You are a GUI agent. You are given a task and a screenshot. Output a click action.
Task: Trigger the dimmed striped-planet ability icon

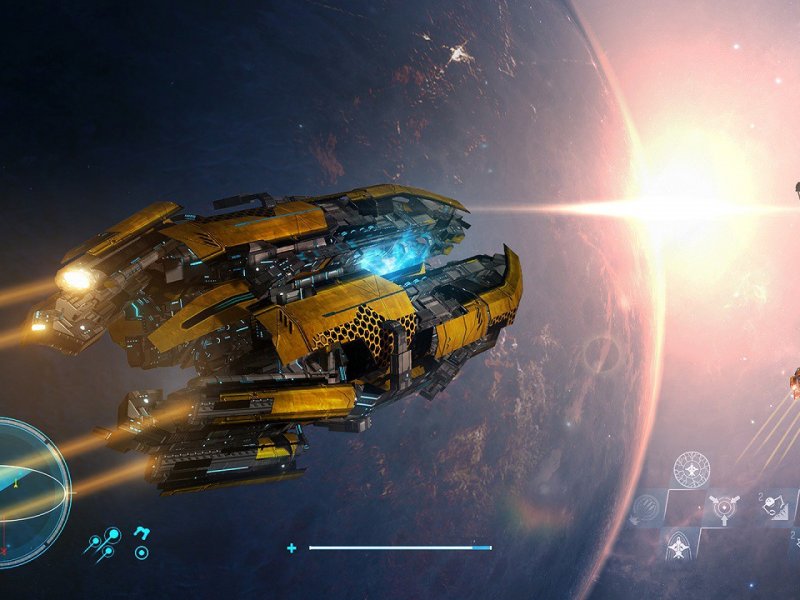coord(648,507)
